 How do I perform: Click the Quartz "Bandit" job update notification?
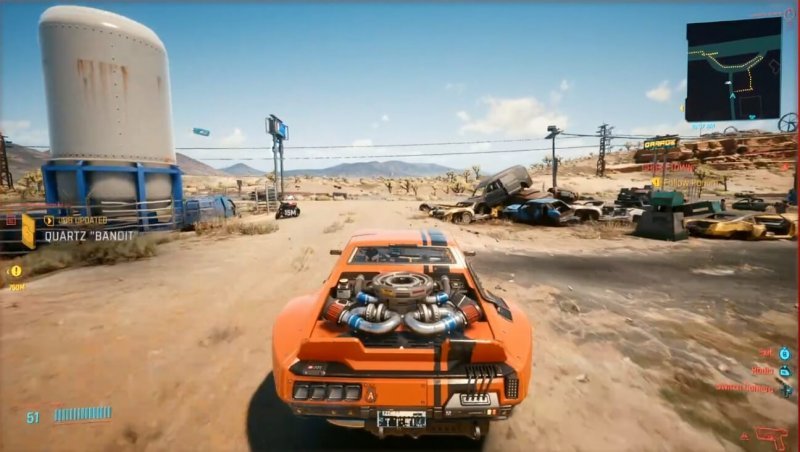[90, 236]
